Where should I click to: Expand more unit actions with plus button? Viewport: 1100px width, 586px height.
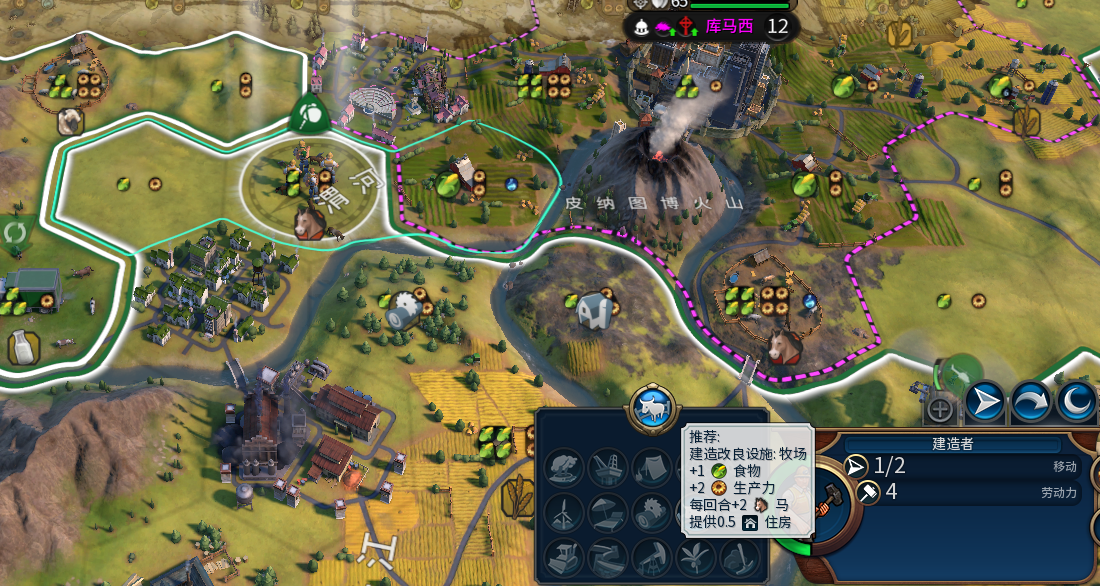(x=940, y=408)
